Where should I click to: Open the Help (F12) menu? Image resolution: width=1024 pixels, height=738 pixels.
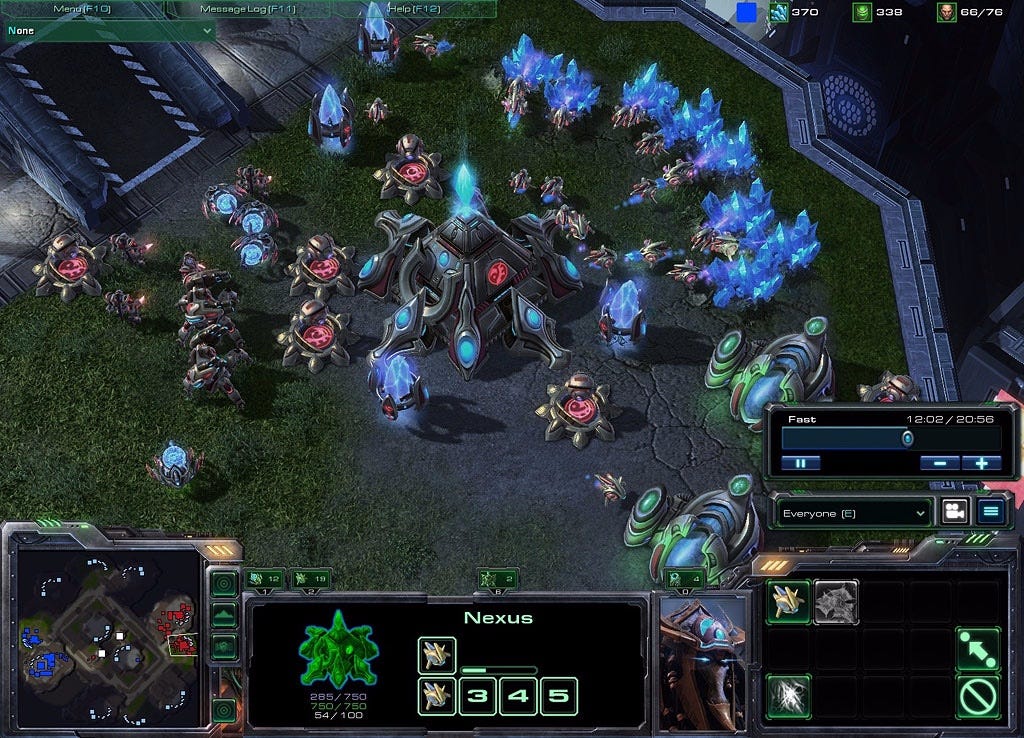[414, 9]
